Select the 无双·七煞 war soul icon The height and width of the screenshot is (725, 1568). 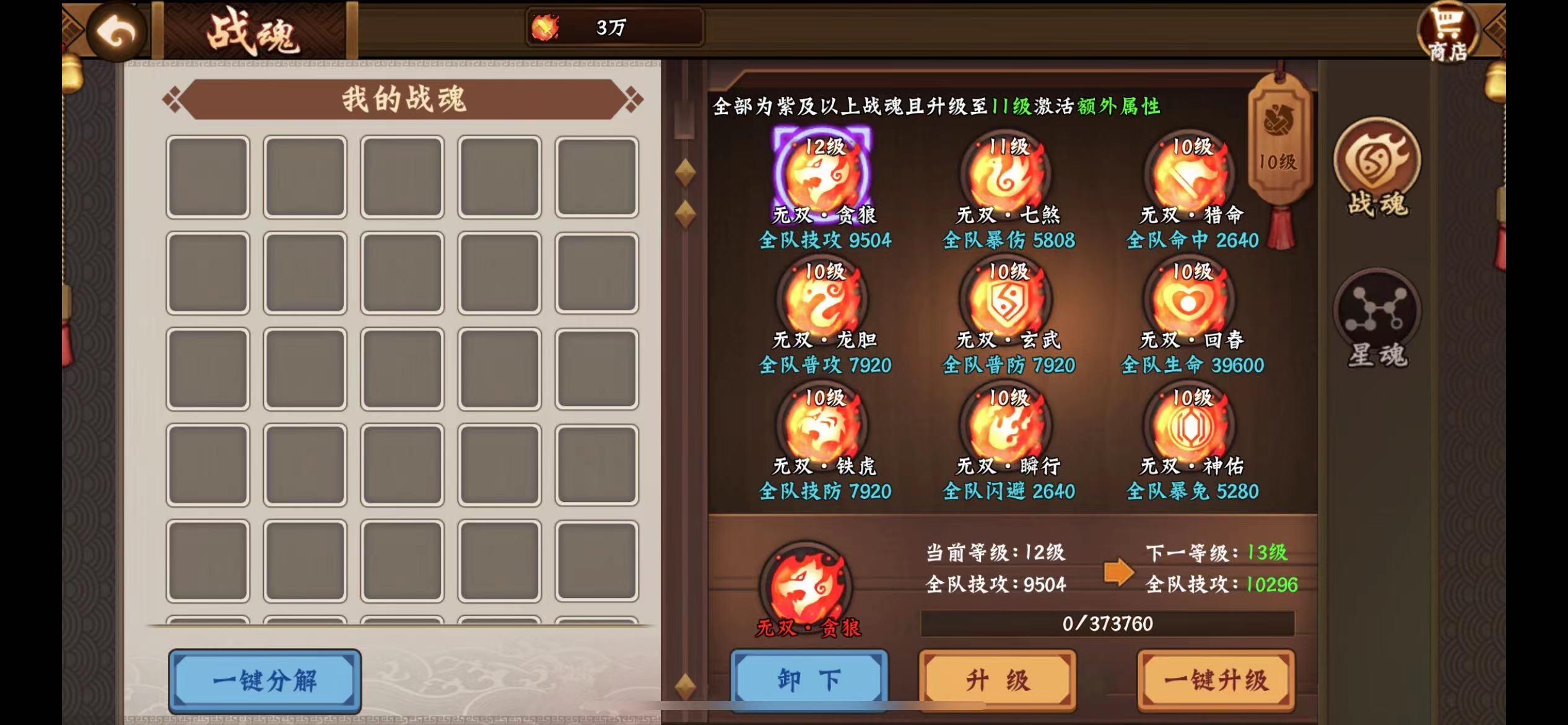click(x=1006, y=177)
